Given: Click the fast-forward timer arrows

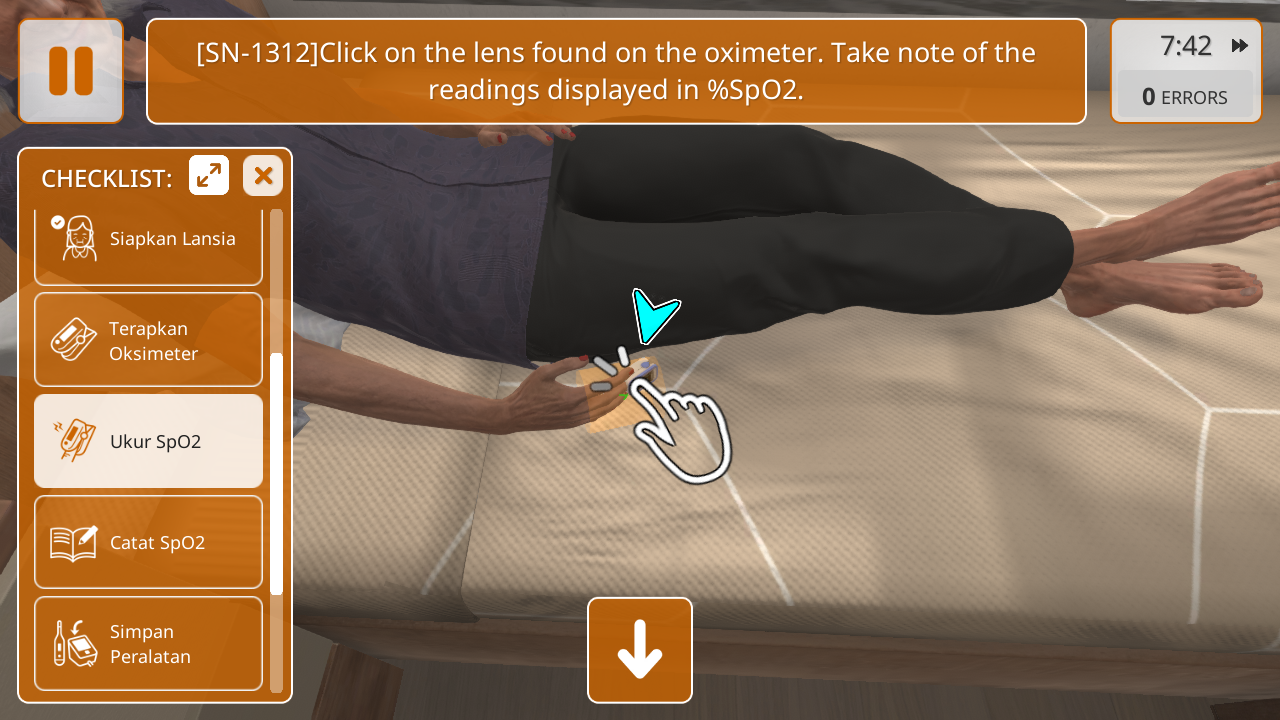Looking at the screenshot, I should (x=1240, y=46).
